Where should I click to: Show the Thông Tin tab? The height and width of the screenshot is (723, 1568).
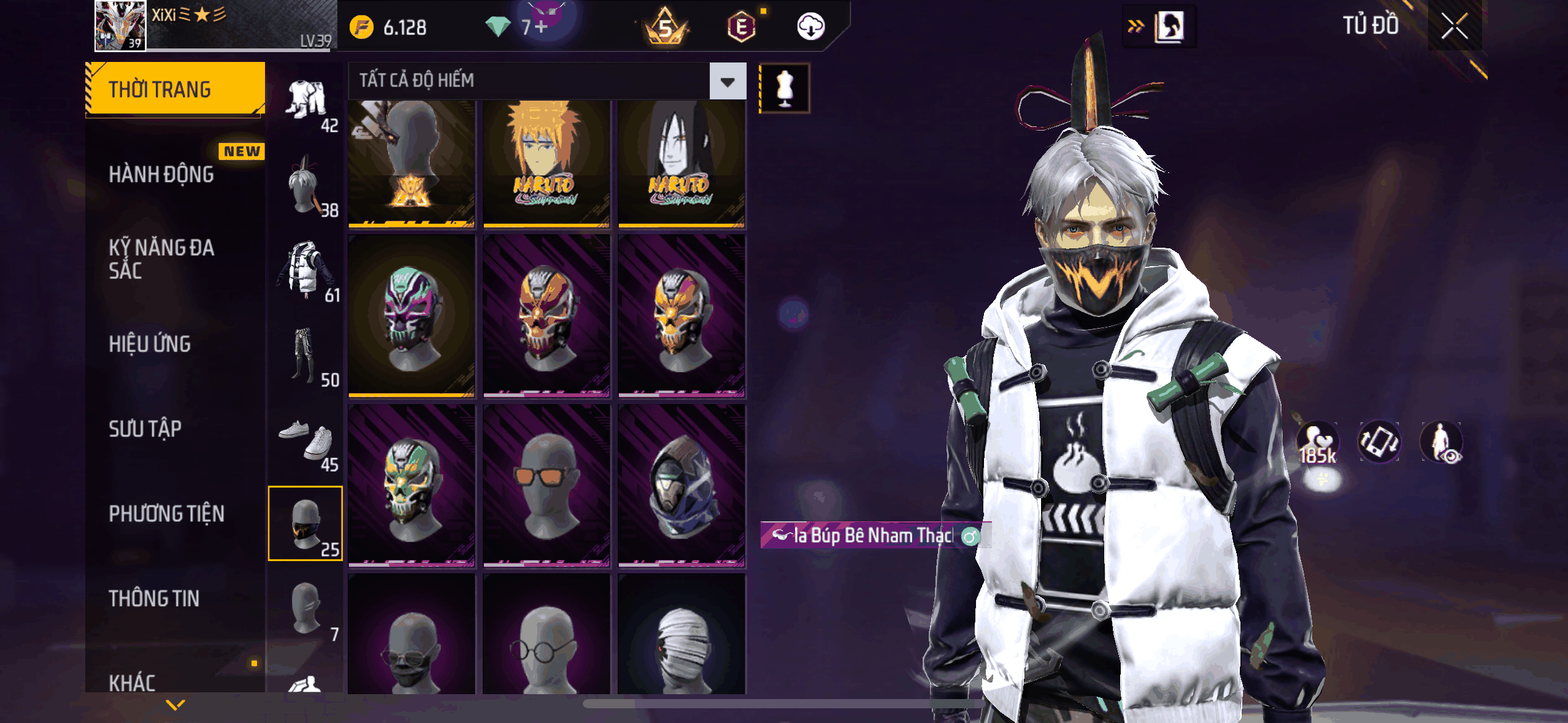[x=154, y=599]
